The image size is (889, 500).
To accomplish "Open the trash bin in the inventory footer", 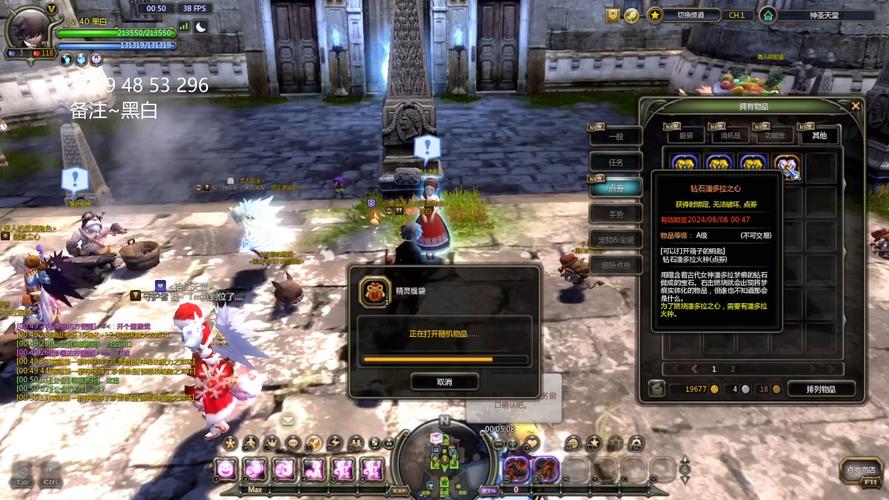I will pyautogui.click(x=656, y=389).
